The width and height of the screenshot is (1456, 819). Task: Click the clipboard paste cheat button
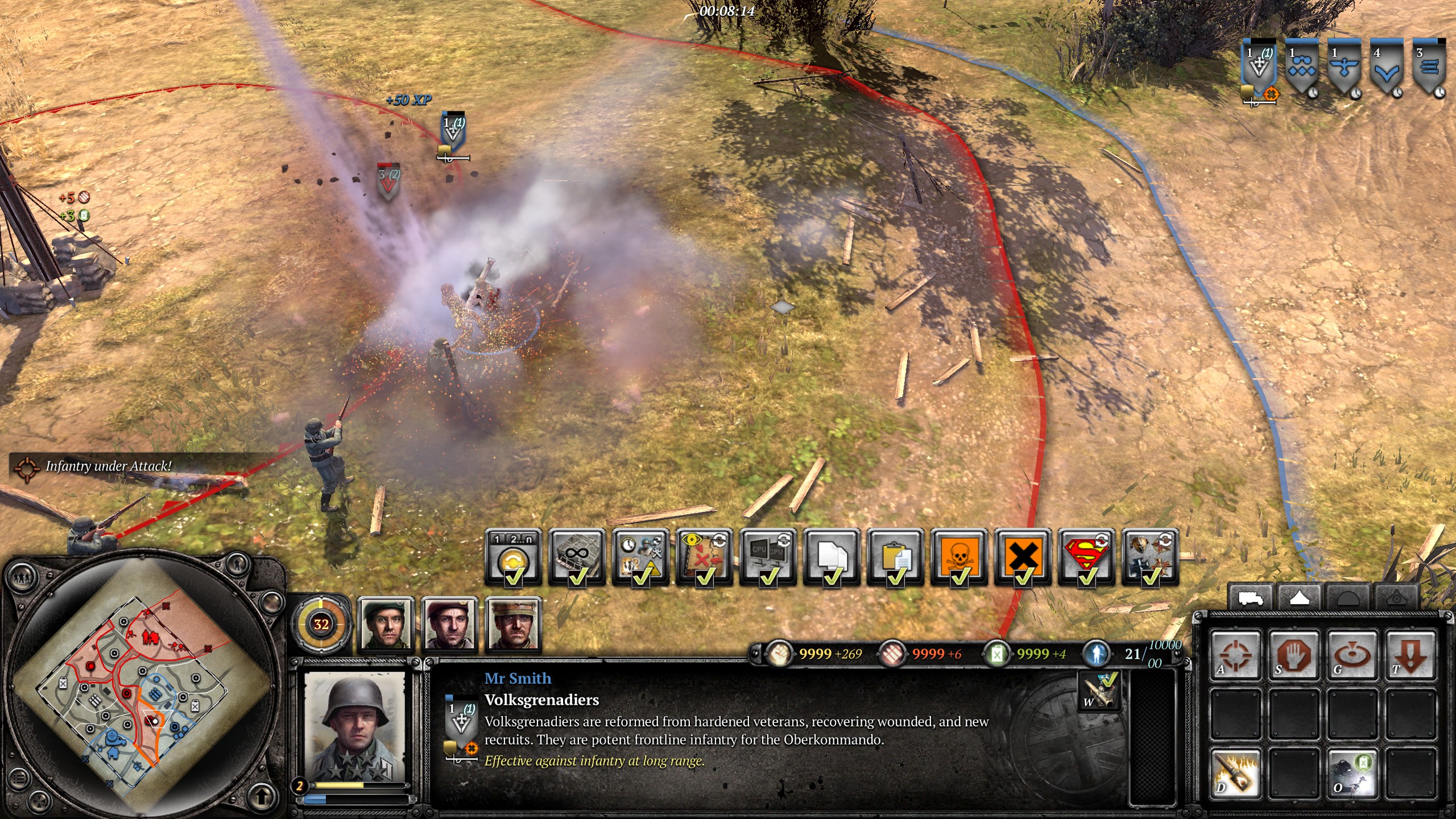(x=895, y=557)
